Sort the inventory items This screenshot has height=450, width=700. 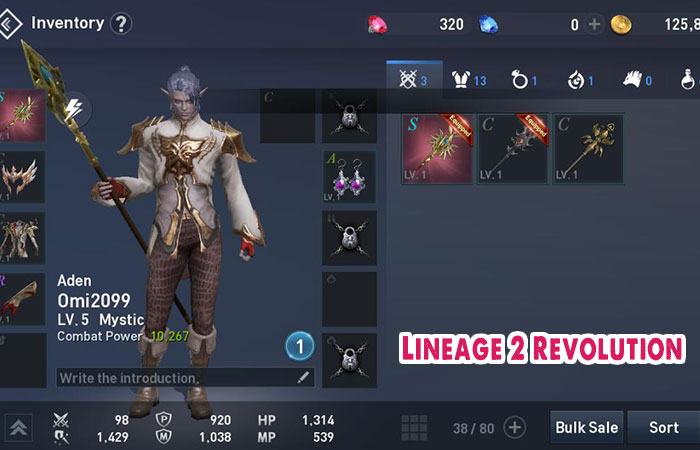(663, 427)
